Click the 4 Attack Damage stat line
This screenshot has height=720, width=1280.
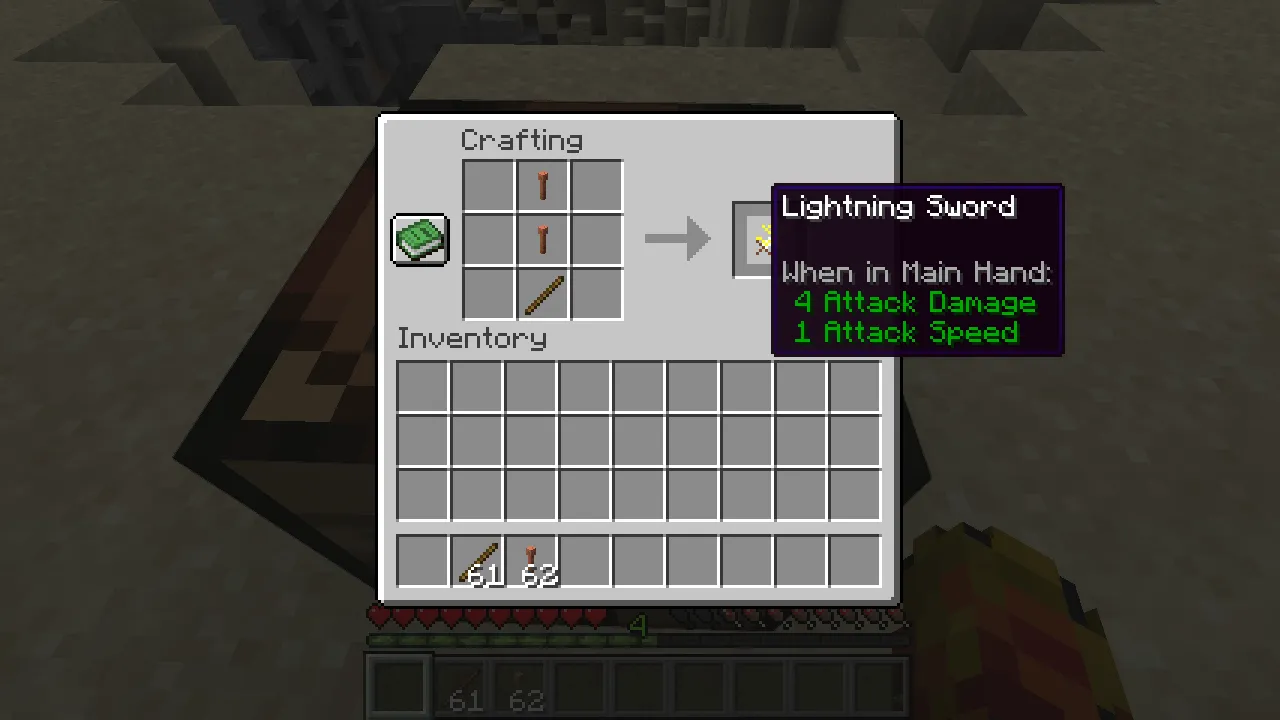(914, 303)
